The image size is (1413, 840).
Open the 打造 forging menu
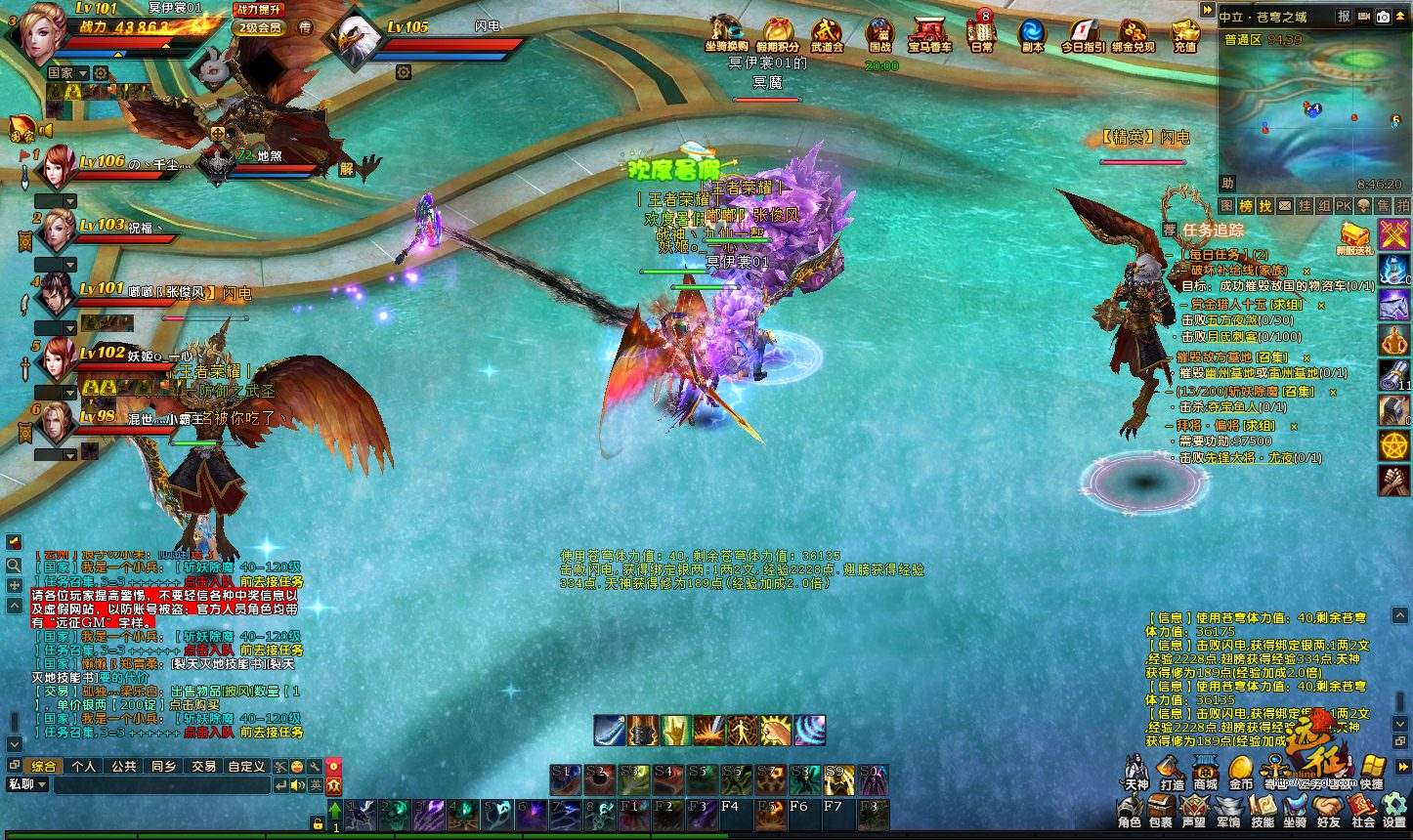[1172, 772]
